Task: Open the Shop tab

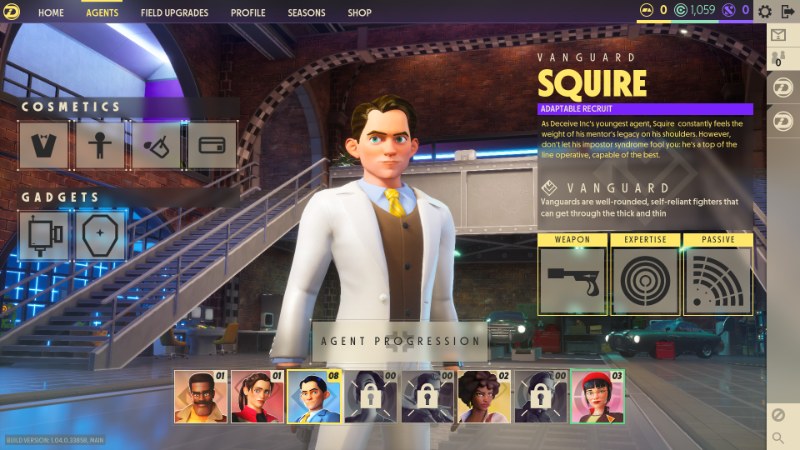Action: point(359,13)
